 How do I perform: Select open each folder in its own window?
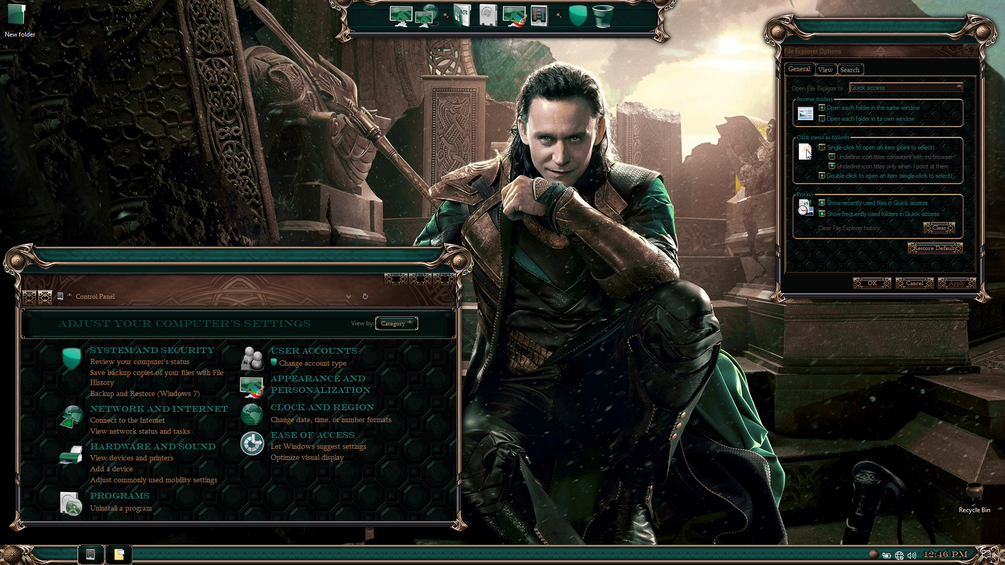(822, 119)
